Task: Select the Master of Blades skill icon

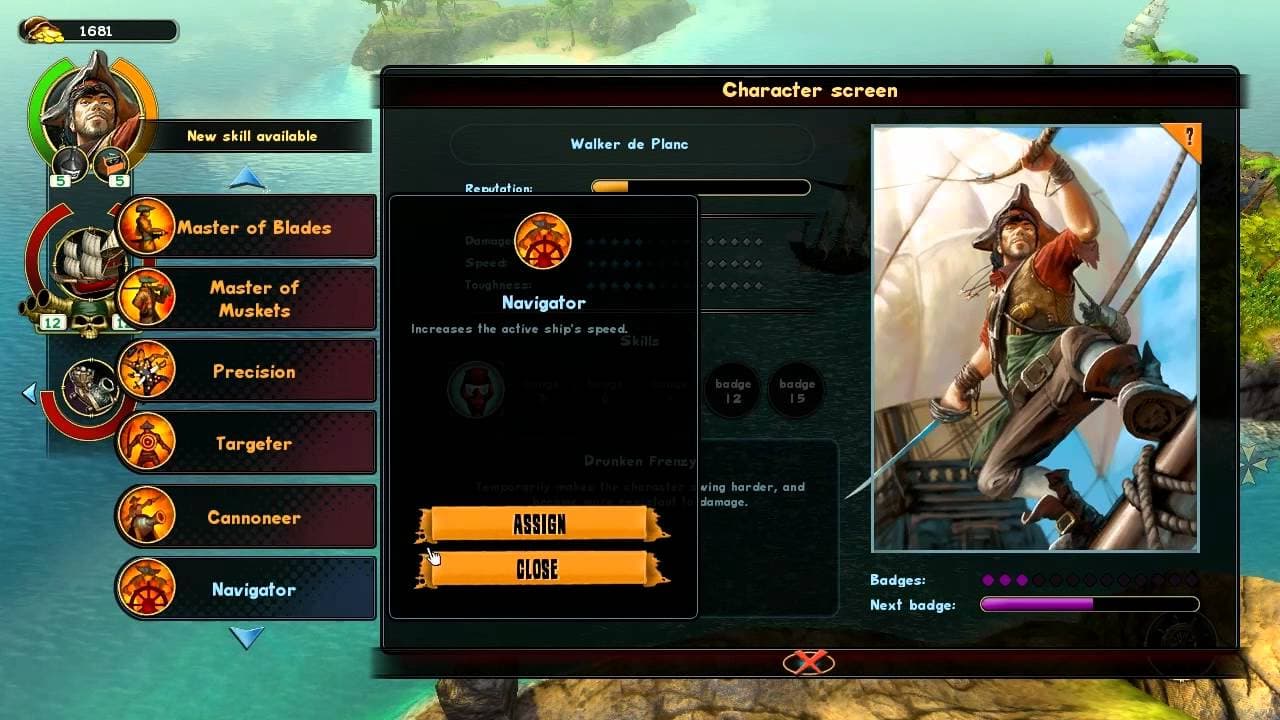Action: click(148, 225)
